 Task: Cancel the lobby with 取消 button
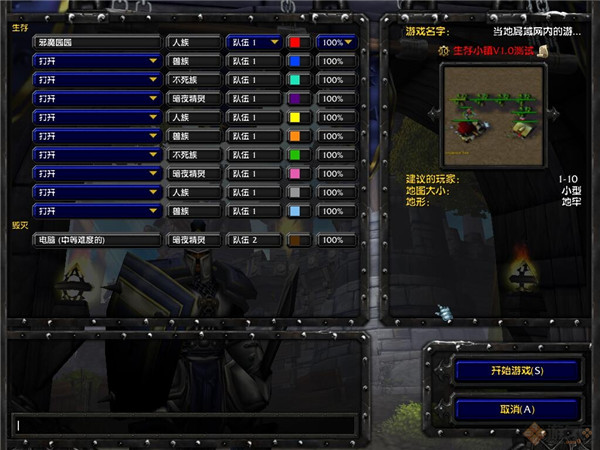click(517, 408)
